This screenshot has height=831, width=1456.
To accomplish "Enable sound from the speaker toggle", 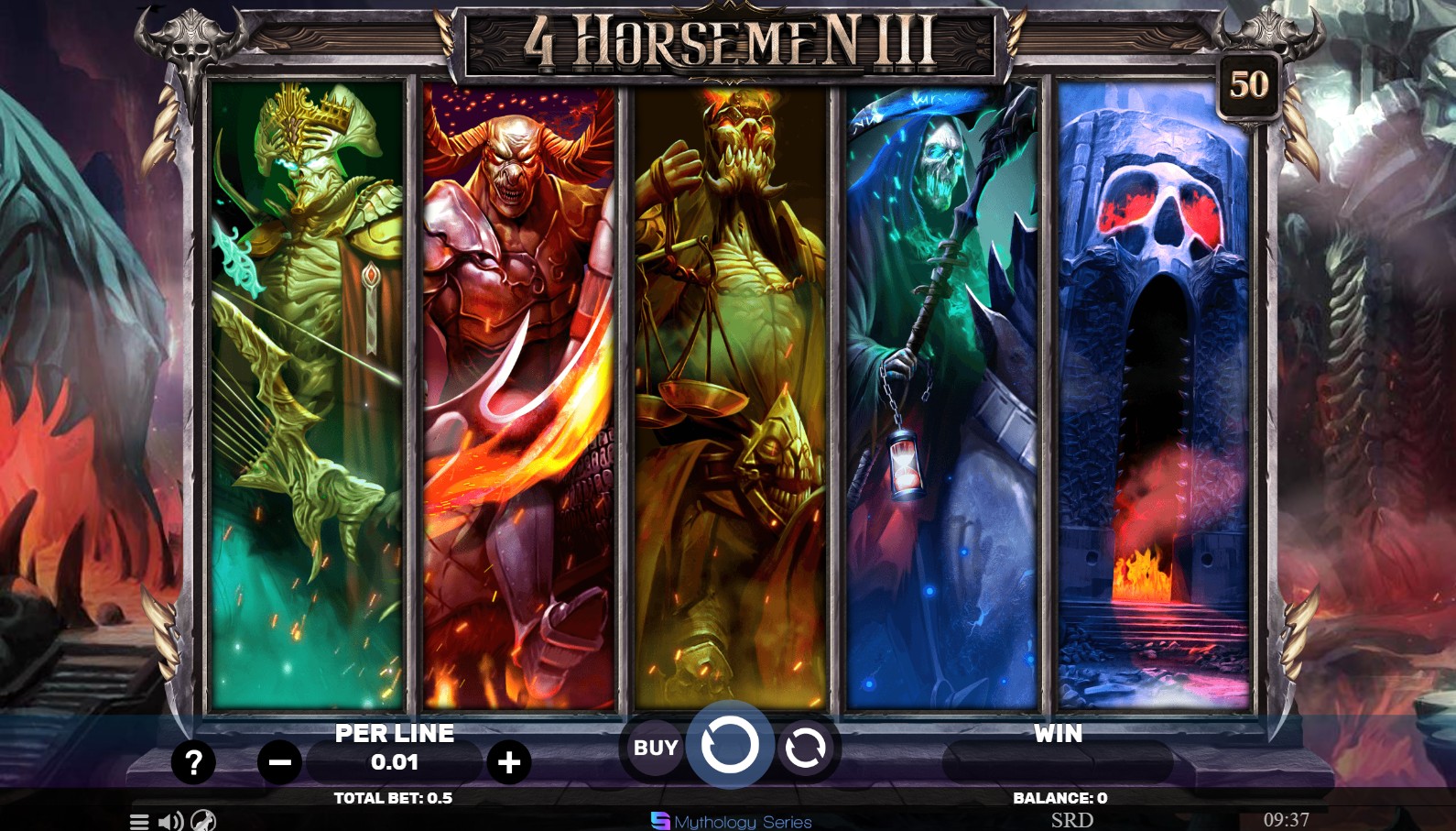I will pyautogui.click(x=170, y=822).
